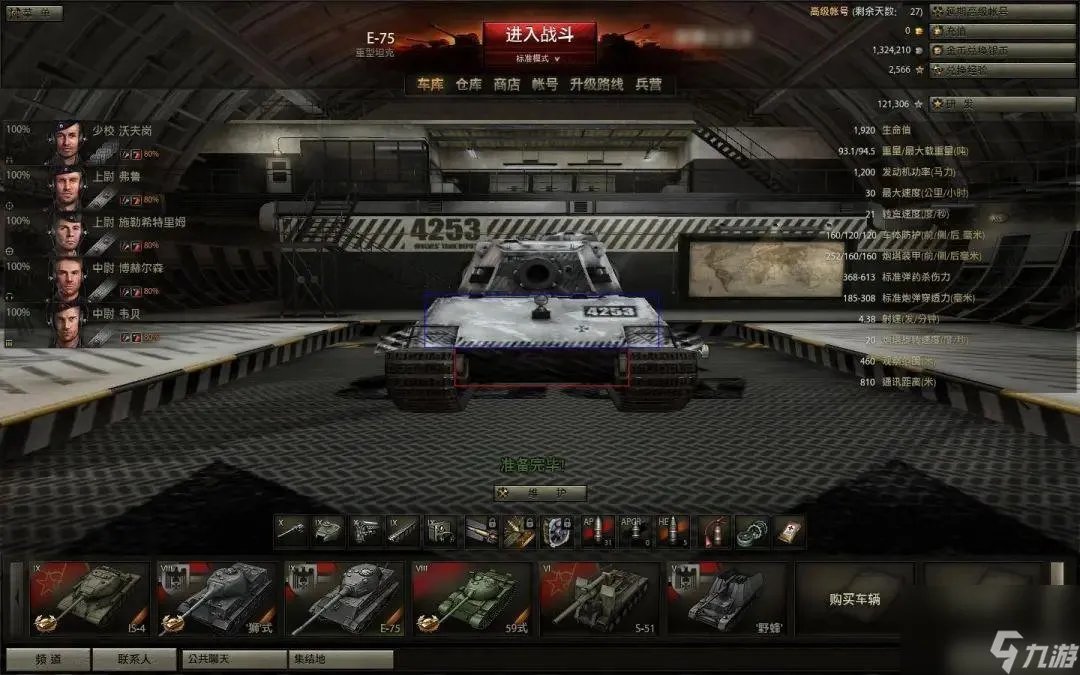Go to the 帐号 account tab
1080x675 pixels.
tap(545, 84)
